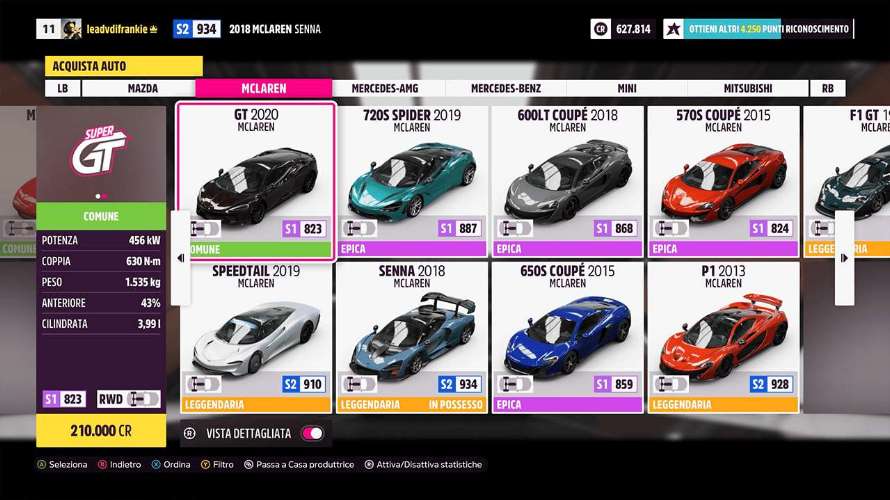The image size is (890, 500).
Task: Click the right arrow to scroll cars
Action: coord(844,257)
